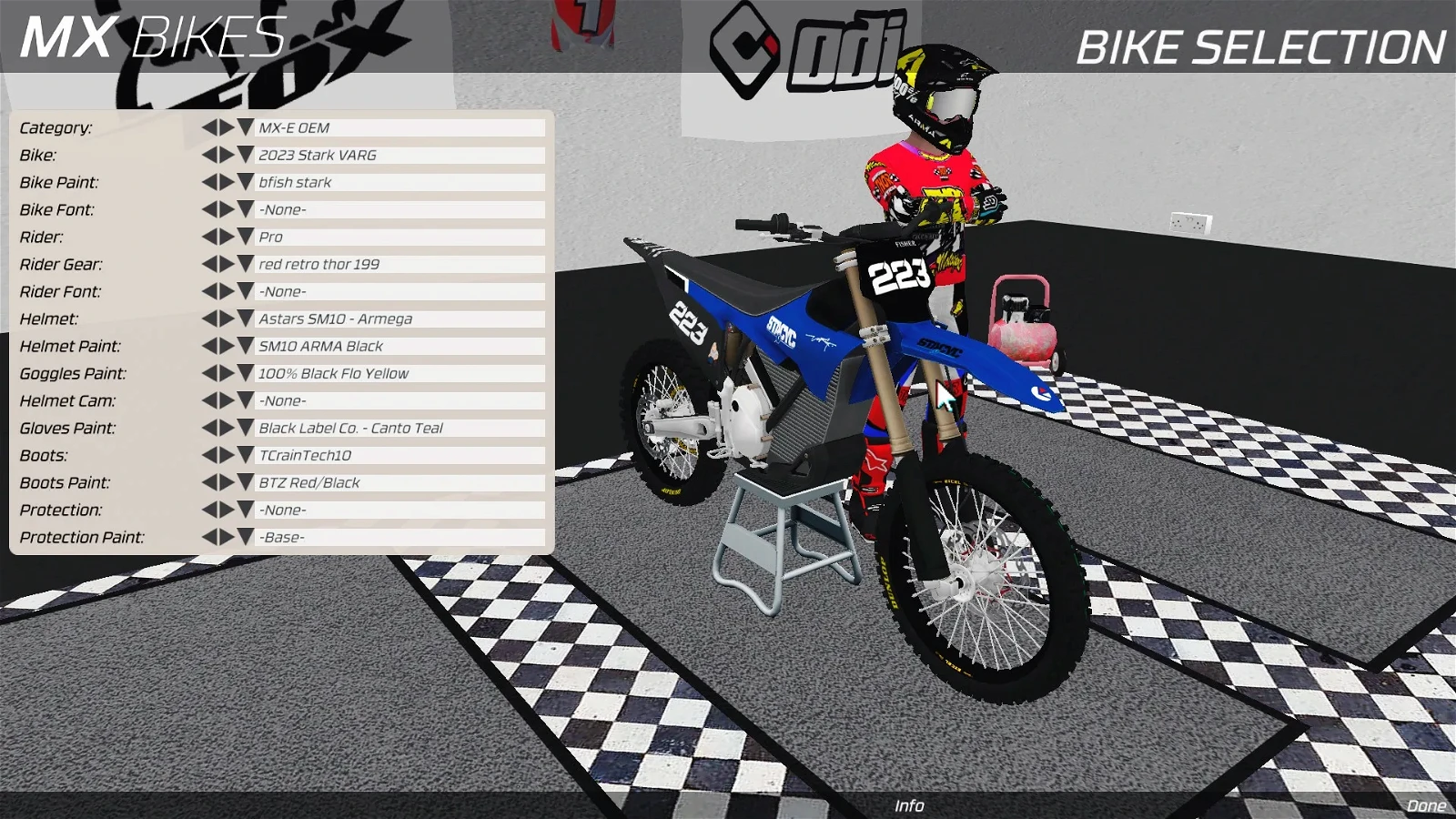1456x819 pixels.
Task: Click the right arrow next to Category
Action: [x=226, y=127]
